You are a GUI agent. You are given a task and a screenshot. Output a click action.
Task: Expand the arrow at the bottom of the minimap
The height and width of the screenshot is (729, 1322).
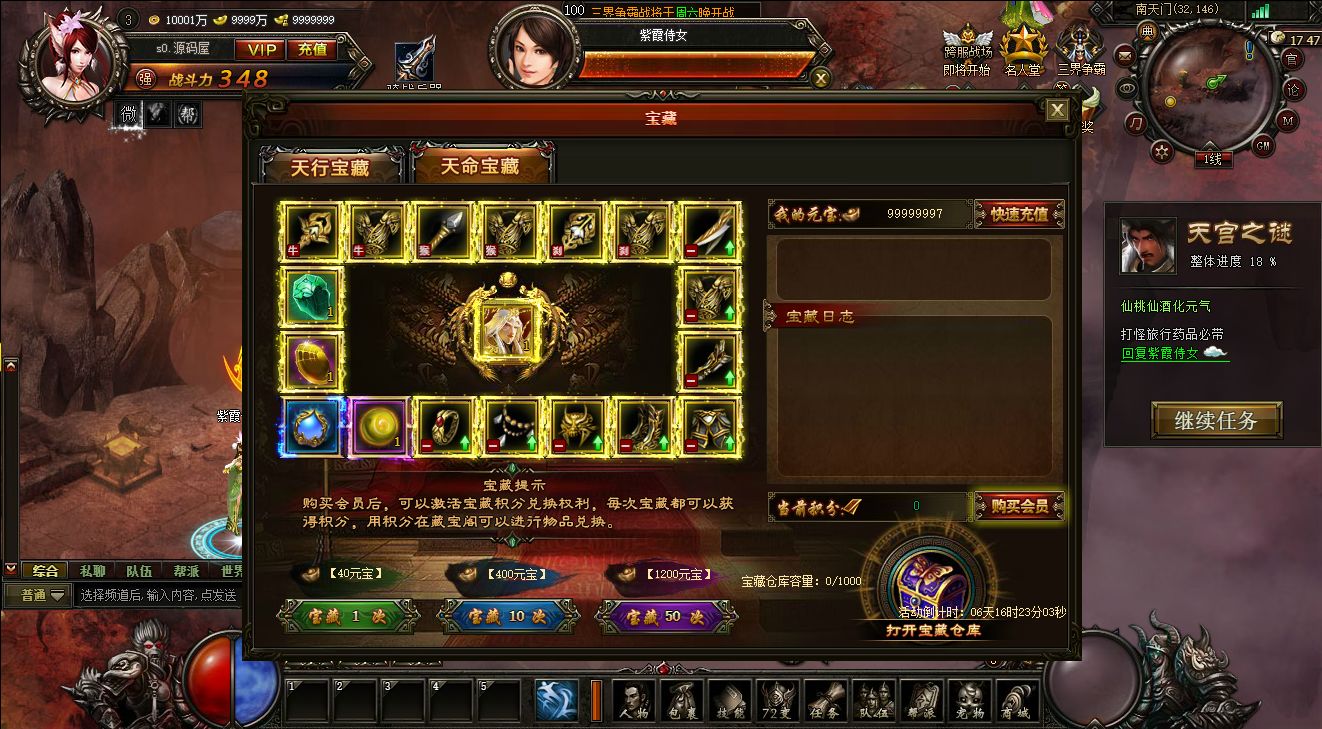[x=1210, y=146]
